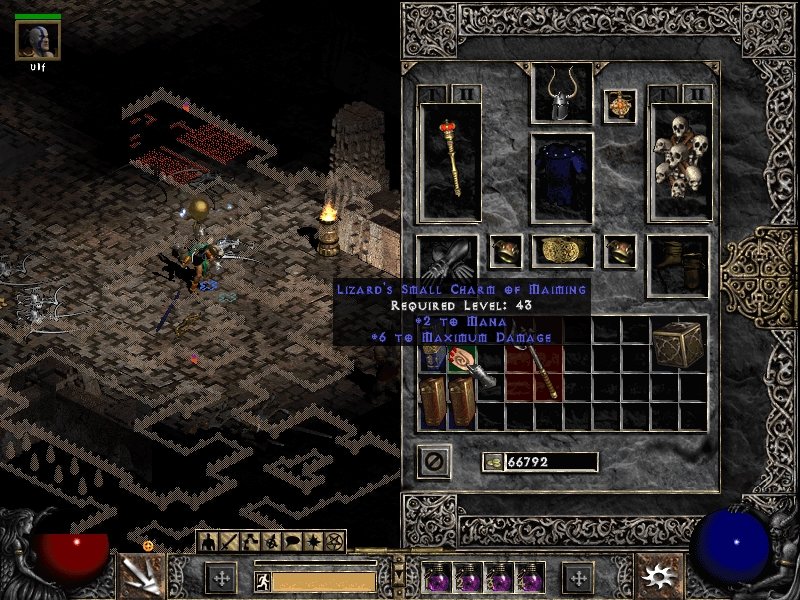Select the ring next to the gloves

point(505,251)
